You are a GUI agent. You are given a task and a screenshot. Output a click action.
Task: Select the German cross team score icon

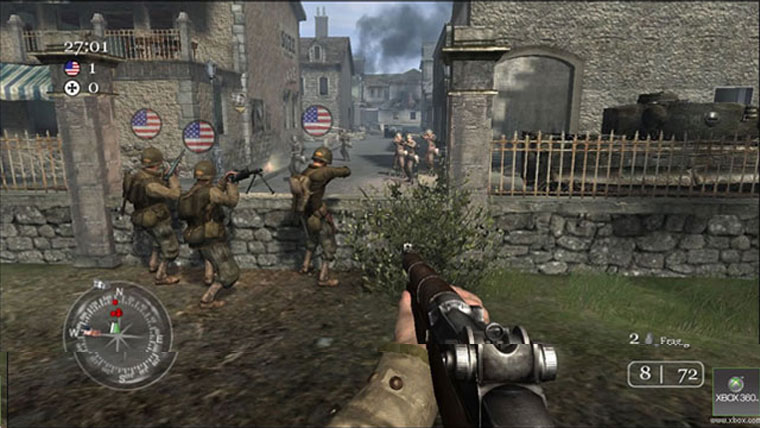click(72, 88)
